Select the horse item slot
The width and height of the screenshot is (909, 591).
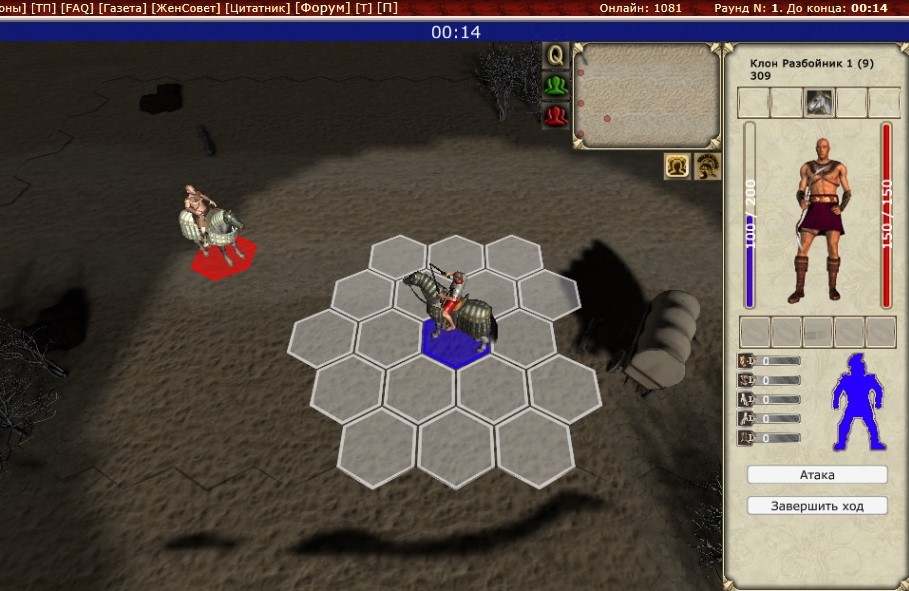pos(819,102)
